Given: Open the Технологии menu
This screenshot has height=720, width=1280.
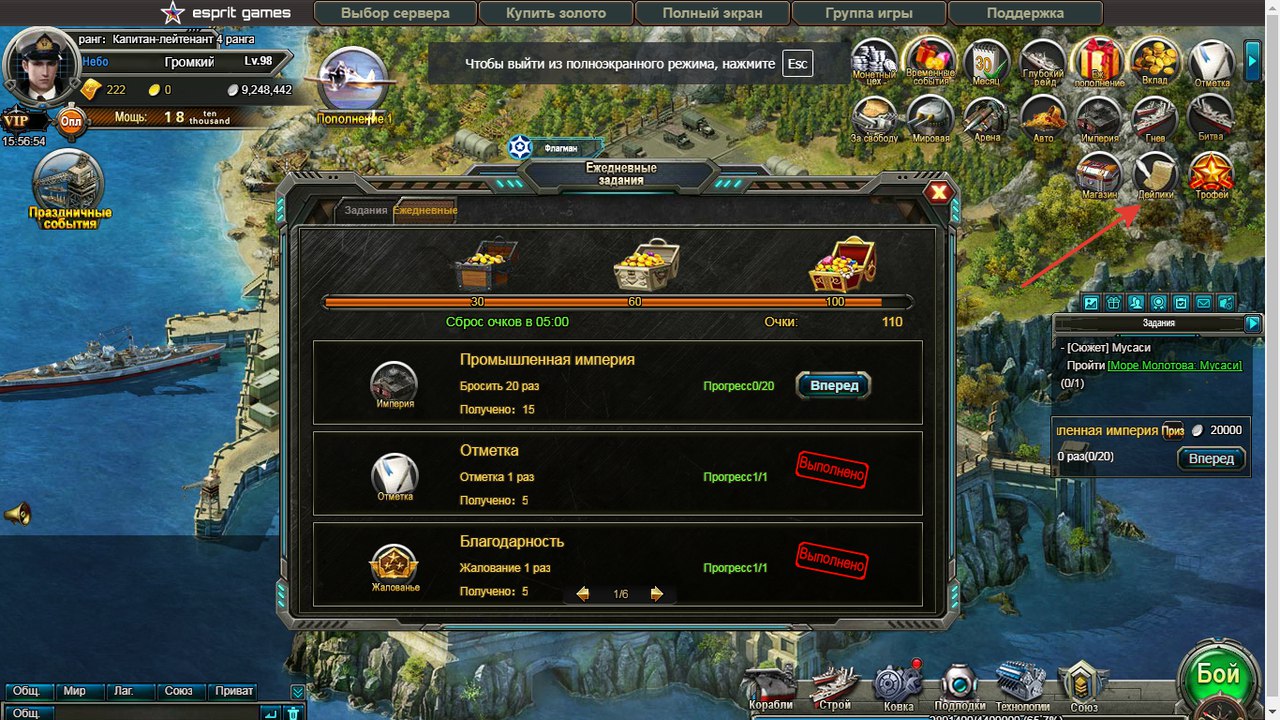Looking at the screenshot, I should click(1021, 688).
